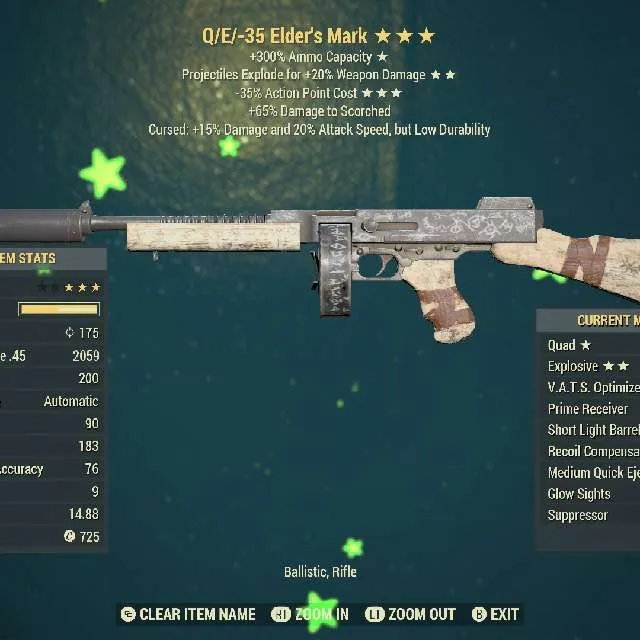Select the Zoom Out option

410,614
